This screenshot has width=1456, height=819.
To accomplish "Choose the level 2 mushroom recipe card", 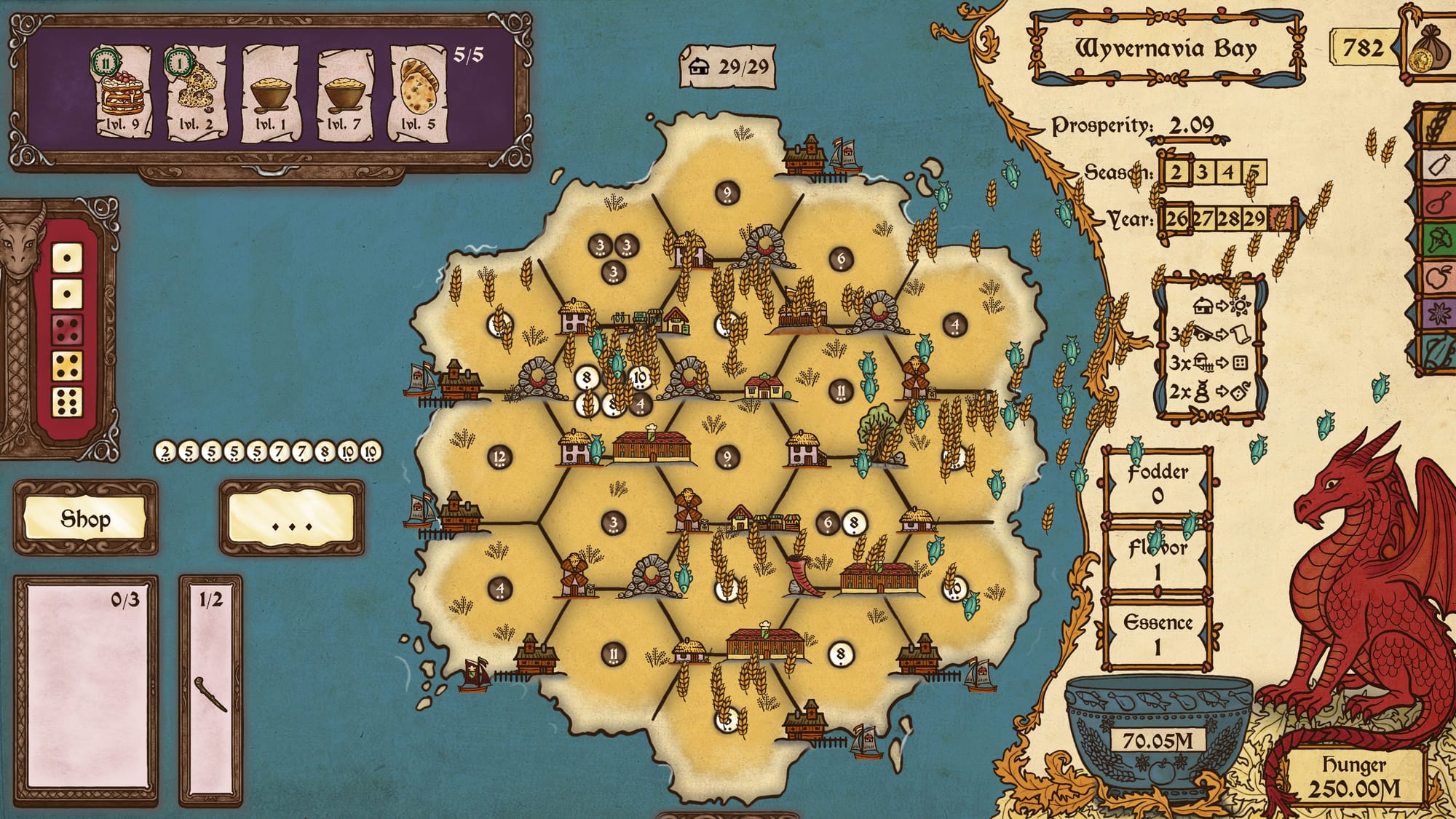I will 195,92.
